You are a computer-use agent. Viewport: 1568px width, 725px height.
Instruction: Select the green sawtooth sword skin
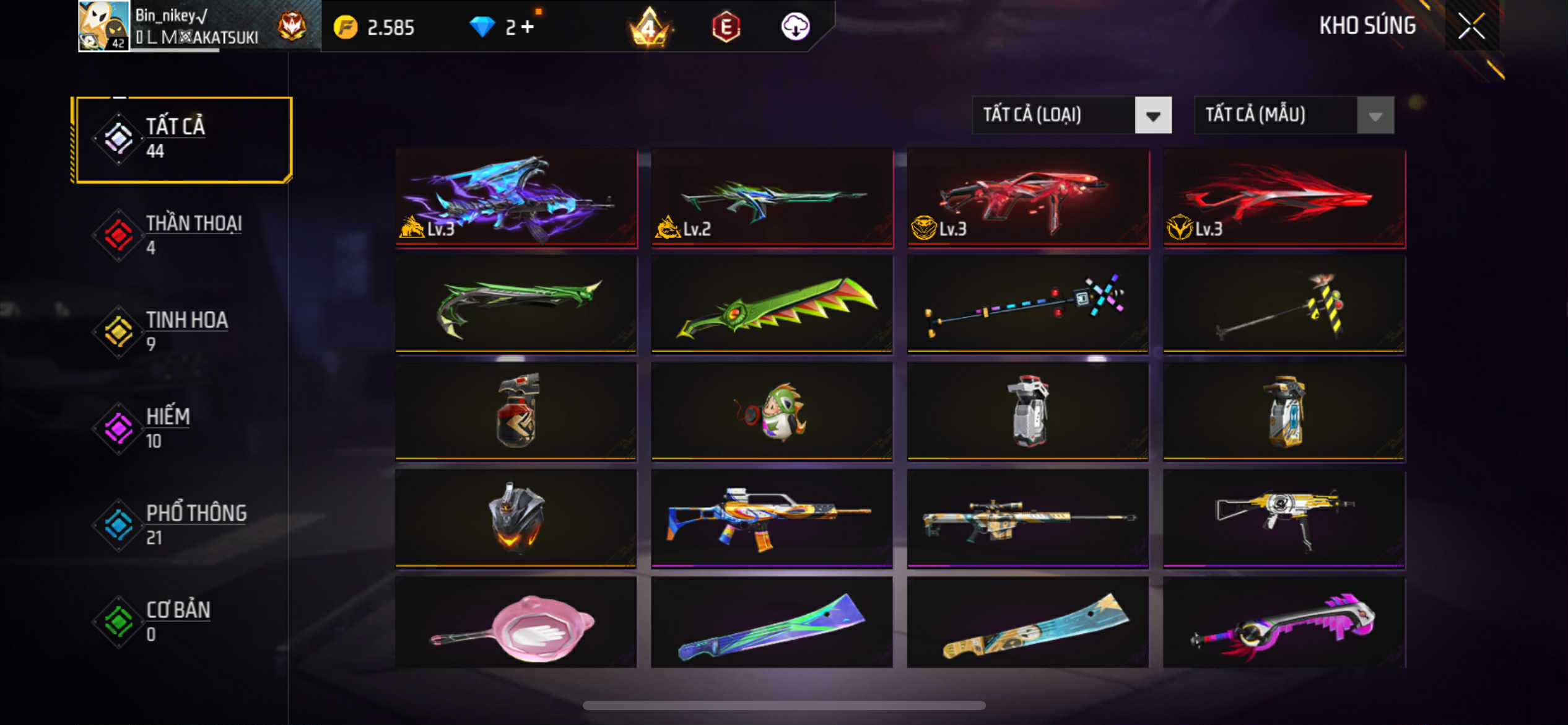tap(772, 304)
